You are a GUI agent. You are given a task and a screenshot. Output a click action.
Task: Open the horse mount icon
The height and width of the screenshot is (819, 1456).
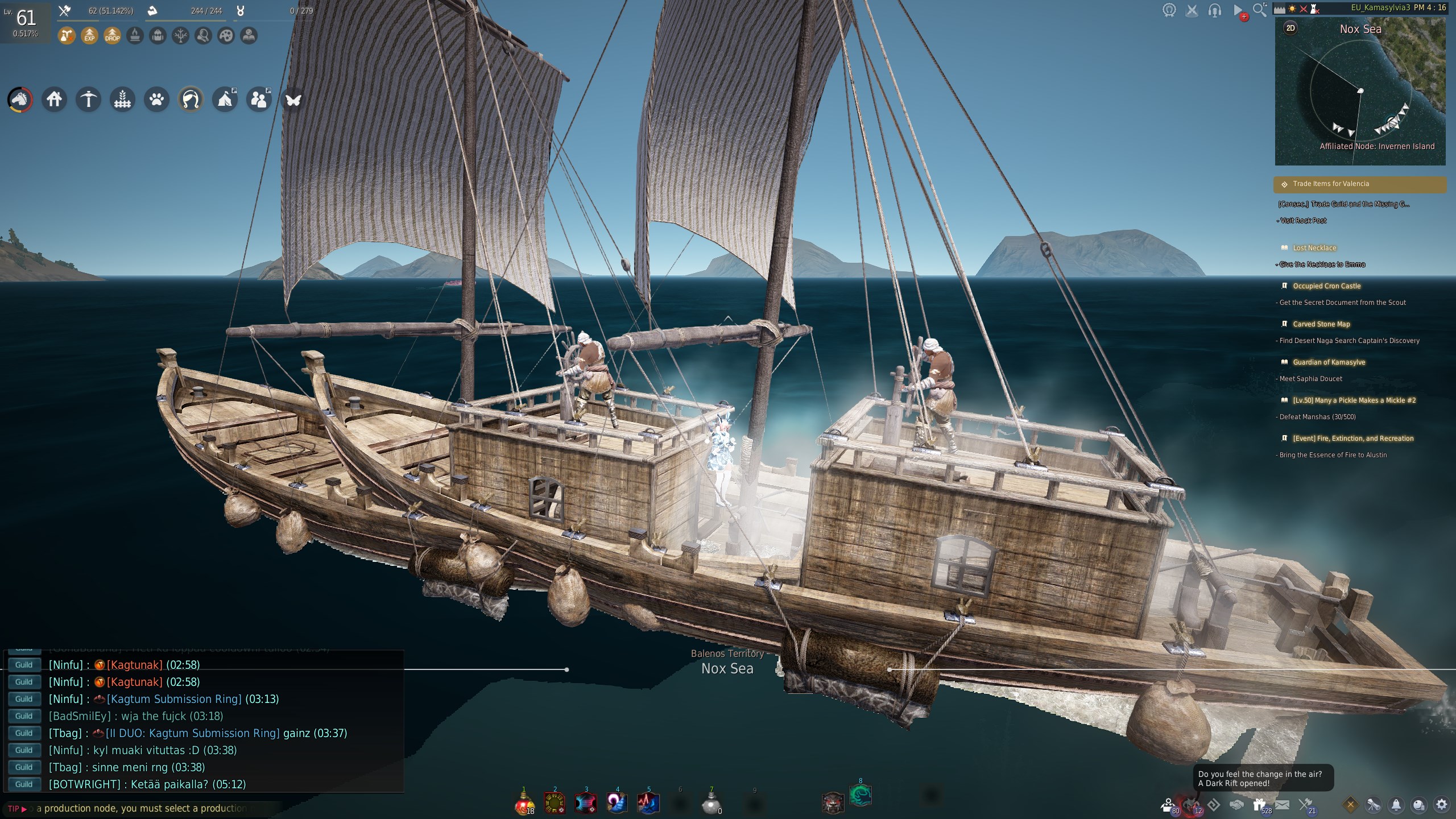(x=20, y=100)
